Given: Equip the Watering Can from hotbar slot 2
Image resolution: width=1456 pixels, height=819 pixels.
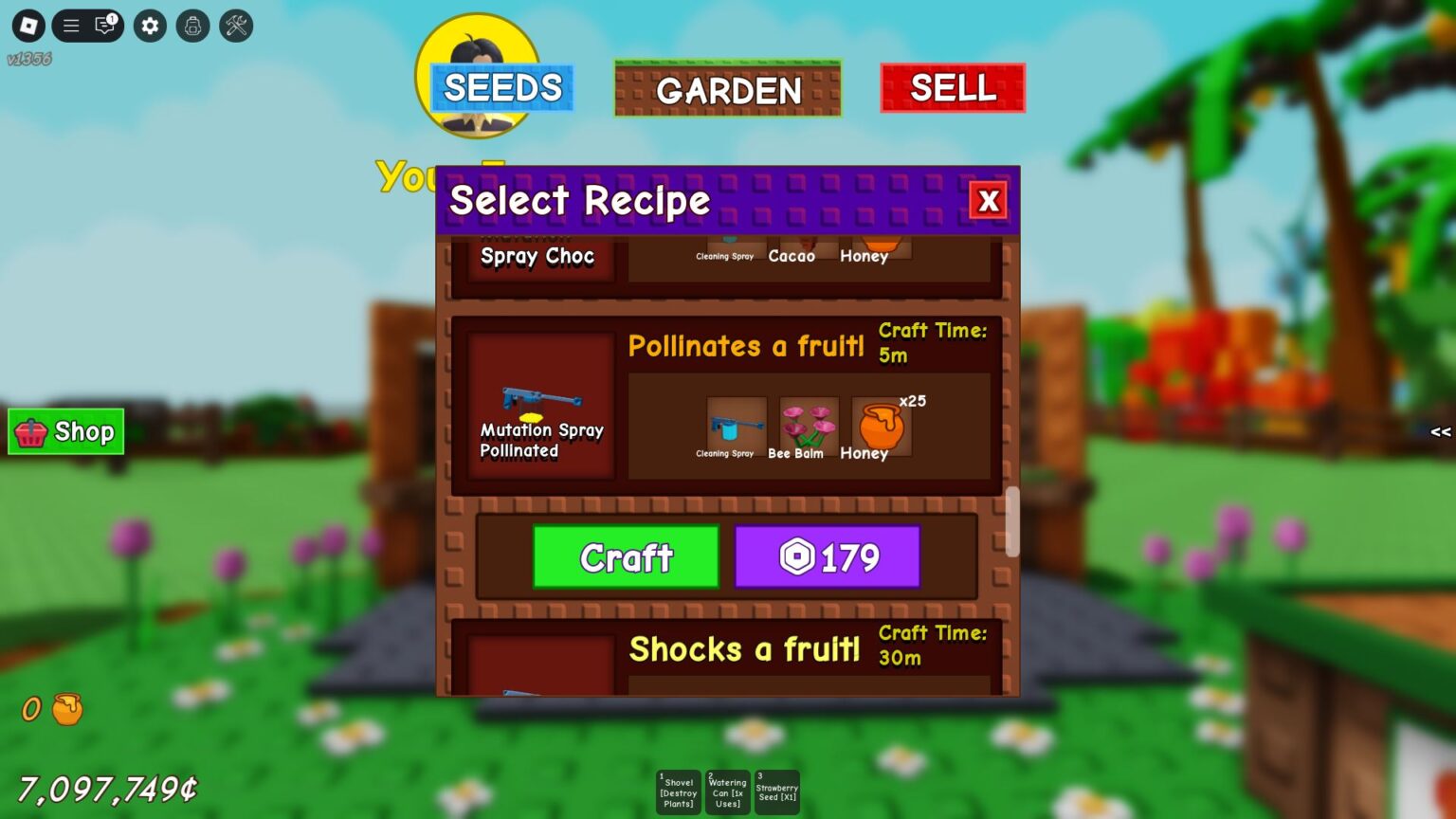Looking at the screenshot, I should pos(727,792).
